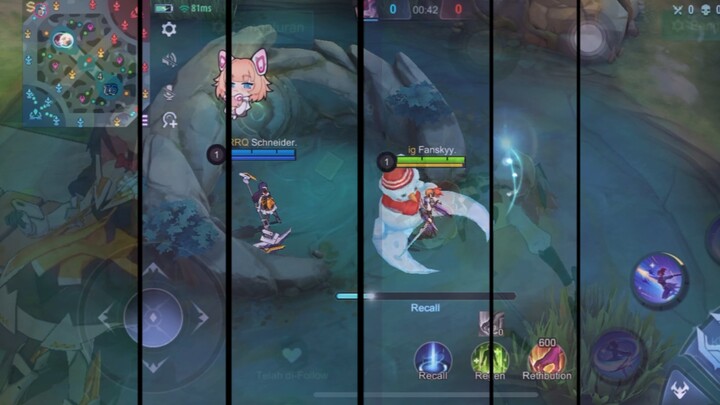This screenshot has width=720, height=405.
Task: Cast the Retribution battle spell
Action: pyautogui.click(x=547, y=358)
